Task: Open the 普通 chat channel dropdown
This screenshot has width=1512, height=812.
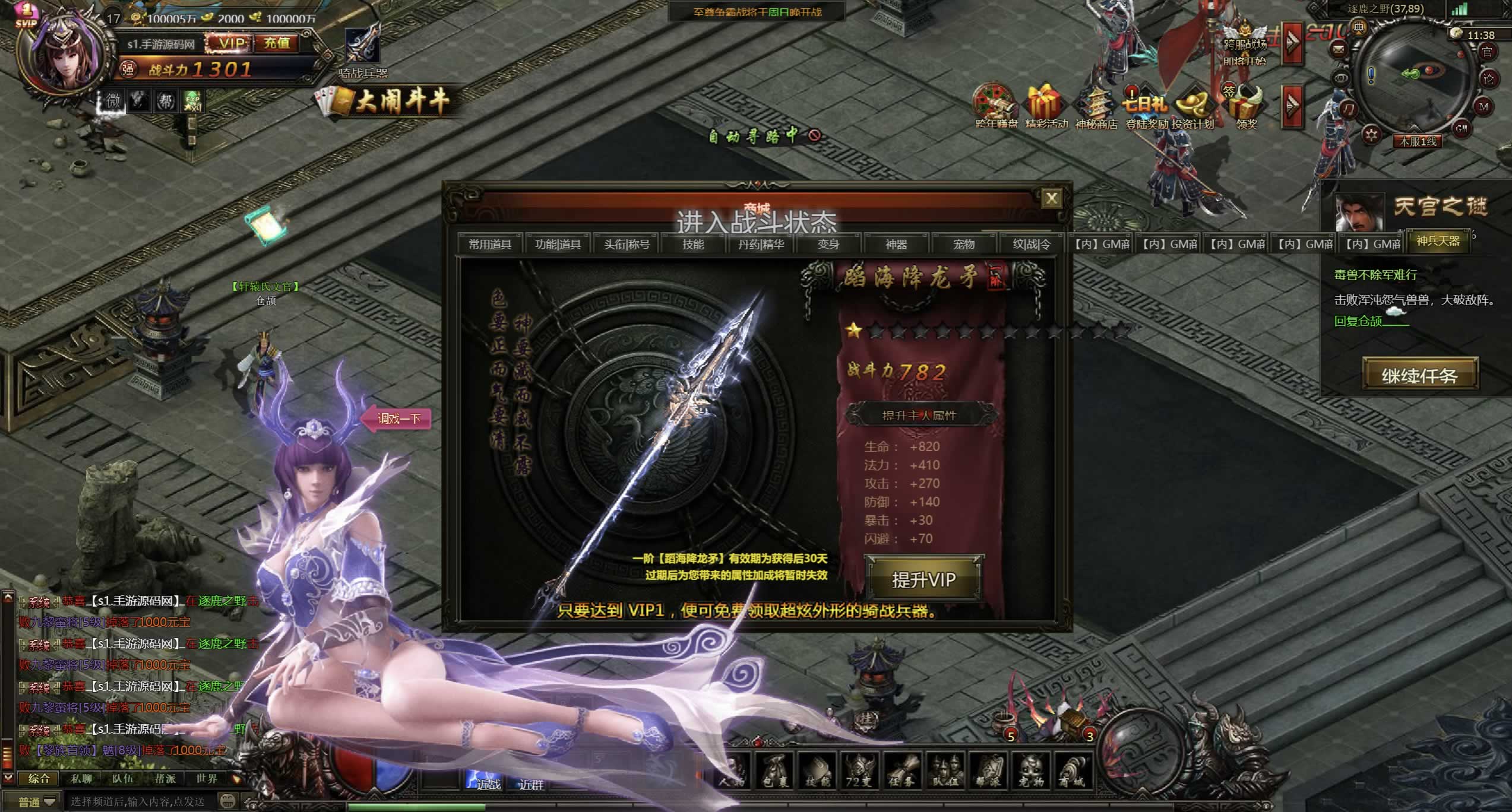Action: (x=37, y=802)
